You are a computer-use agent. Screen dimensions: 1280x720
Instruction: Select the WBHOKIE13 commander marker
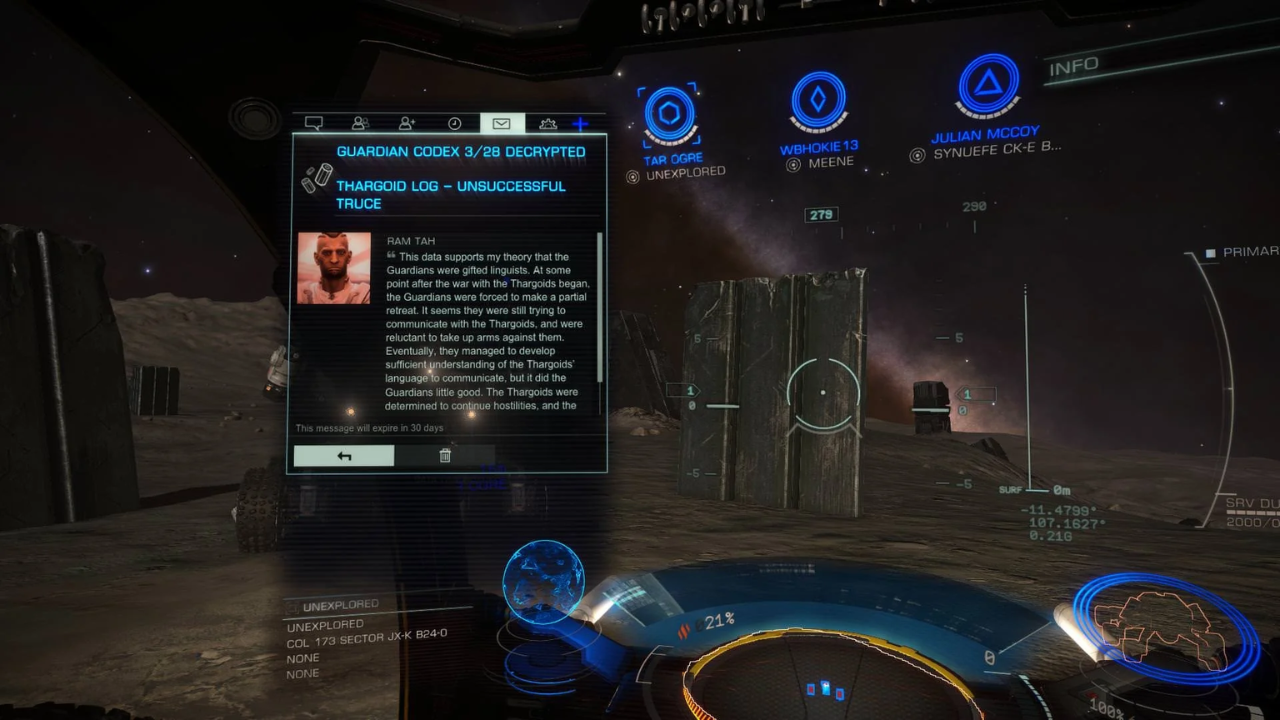818,100
